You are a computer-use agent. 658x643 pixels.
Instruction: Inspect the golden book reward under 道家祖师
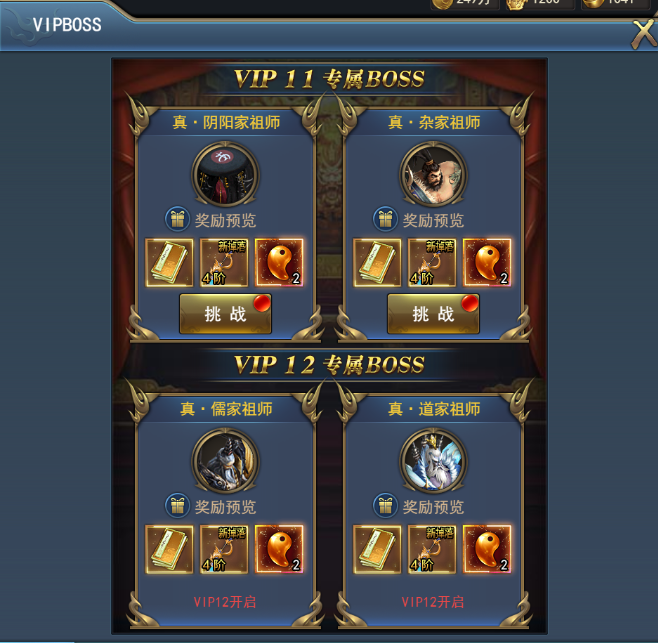[378, 549]
